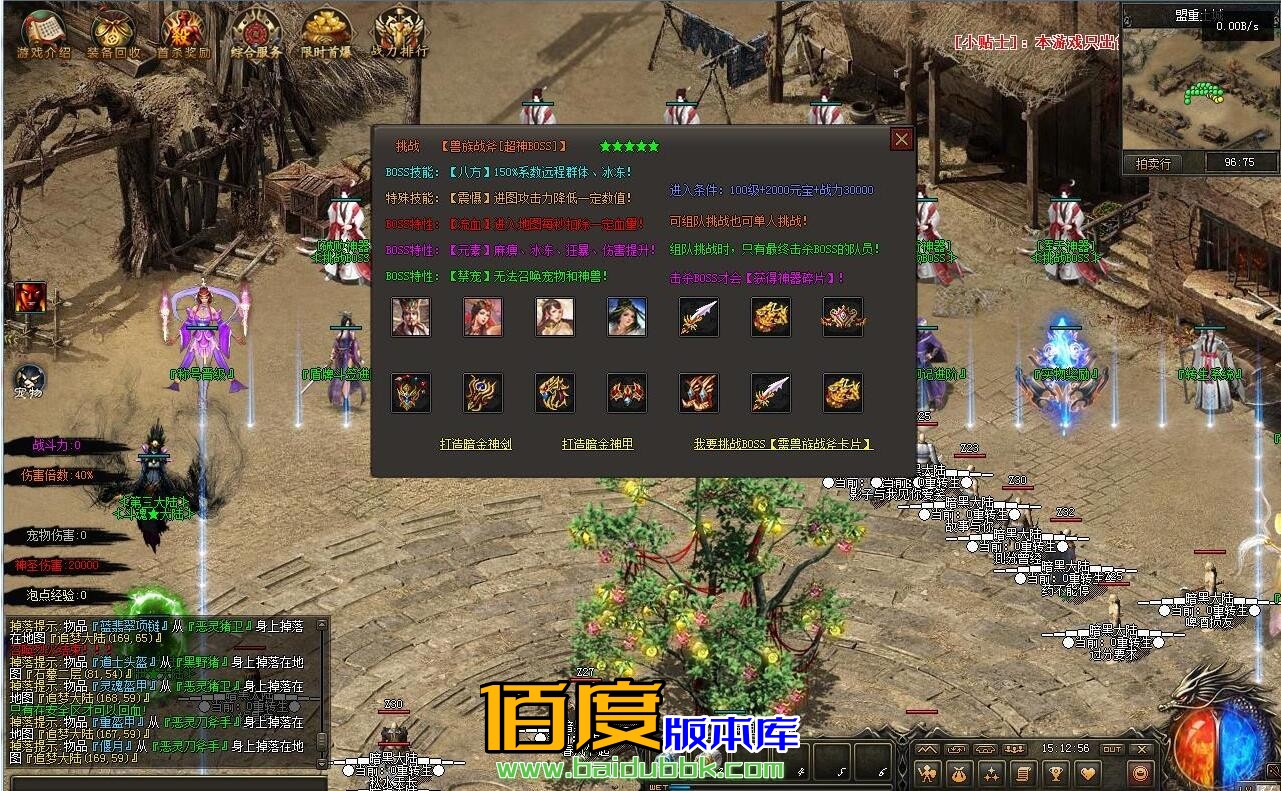The image size is (1281, 791).
Task: Open the bag from the bottom toolbar
Action: pos(959,773)
